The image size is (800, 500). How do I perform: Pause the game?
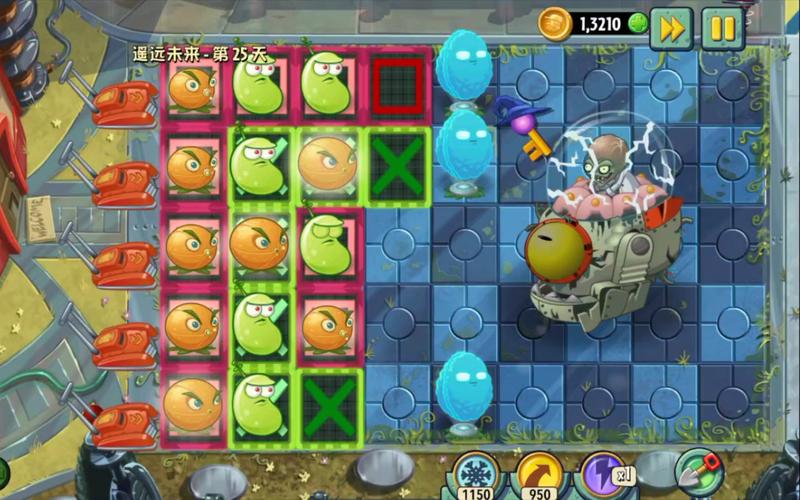[722, 28]
